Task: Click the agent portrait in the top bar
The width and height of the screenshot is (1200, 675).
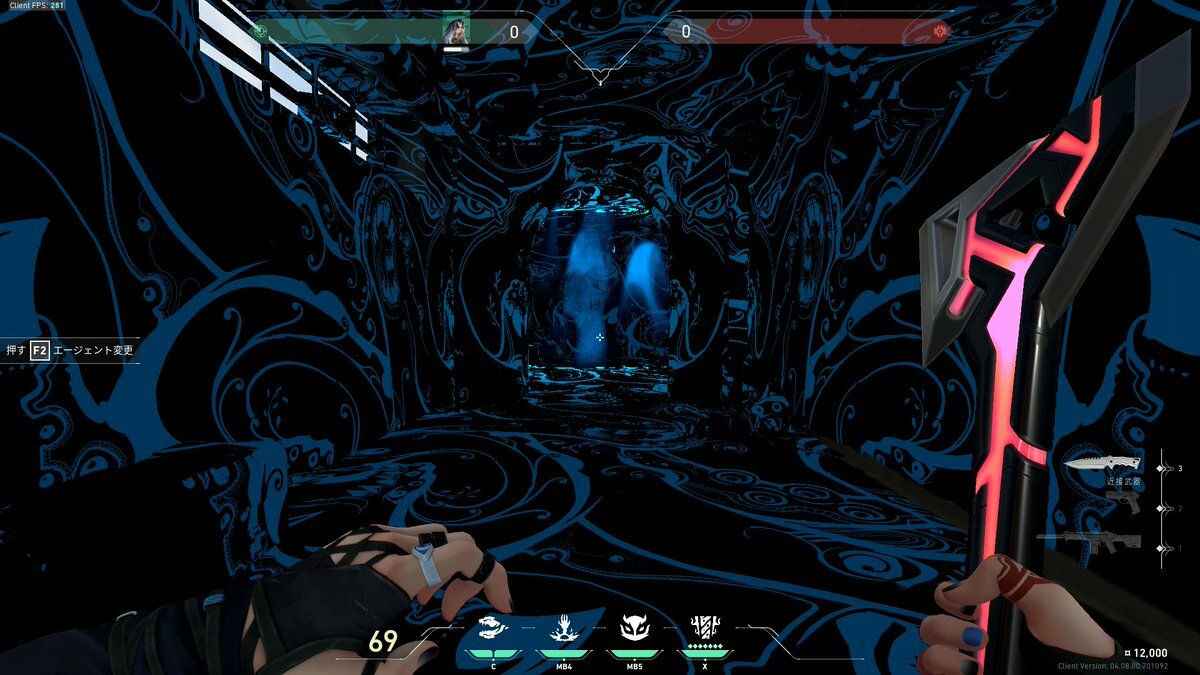Action: (456, 31)
